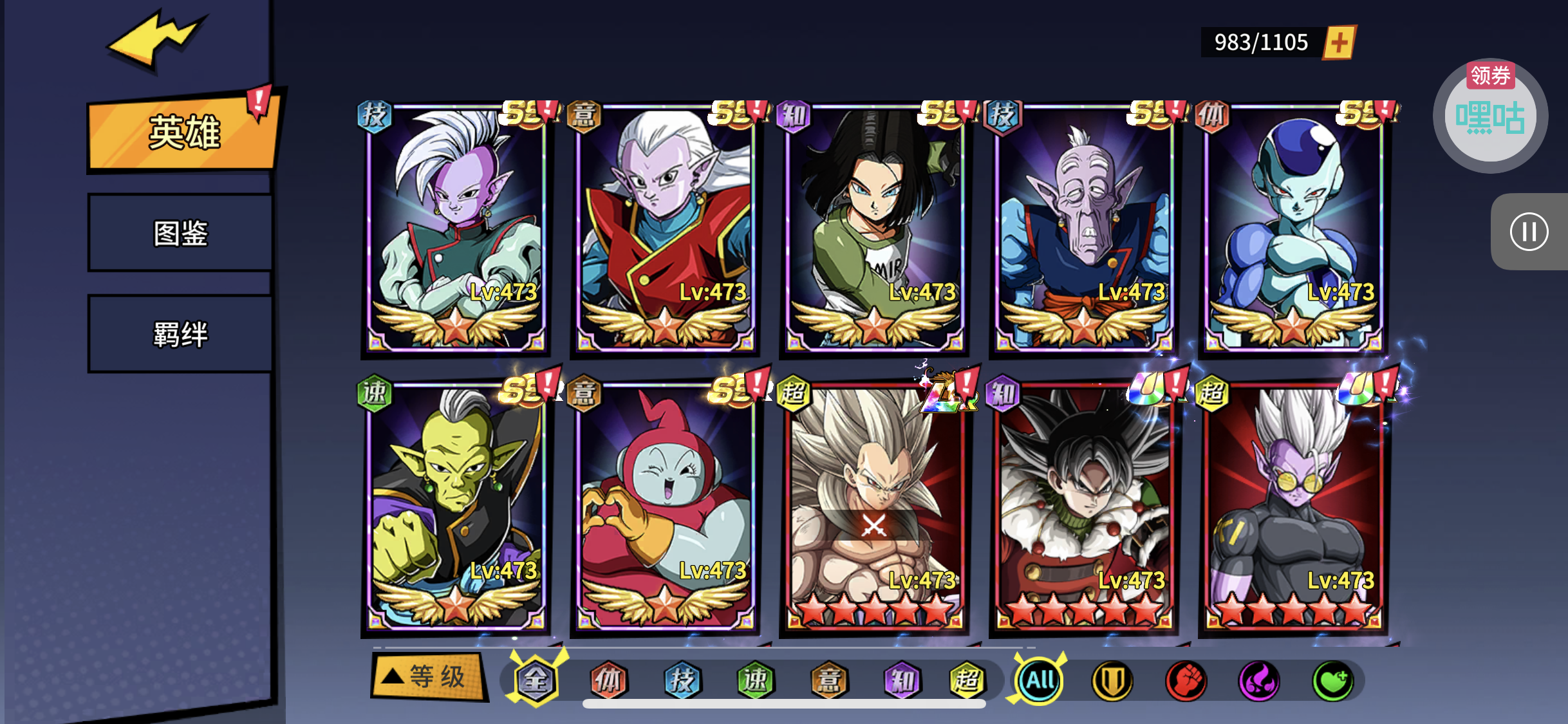Screen dimensions: 1568x724
Task: Toggle the 等级 level sort button
Action: (x=428, y=676)
